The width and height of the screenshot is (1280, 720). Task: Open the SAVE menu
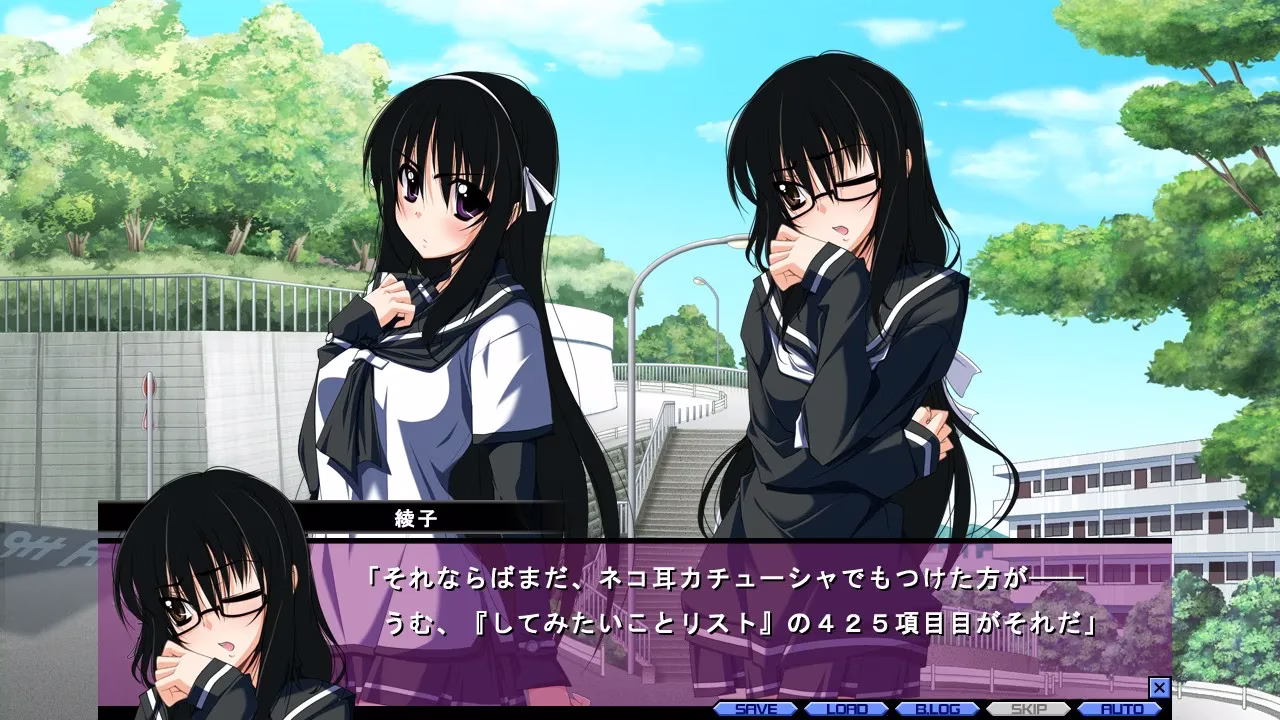click(x=754, y=709)
